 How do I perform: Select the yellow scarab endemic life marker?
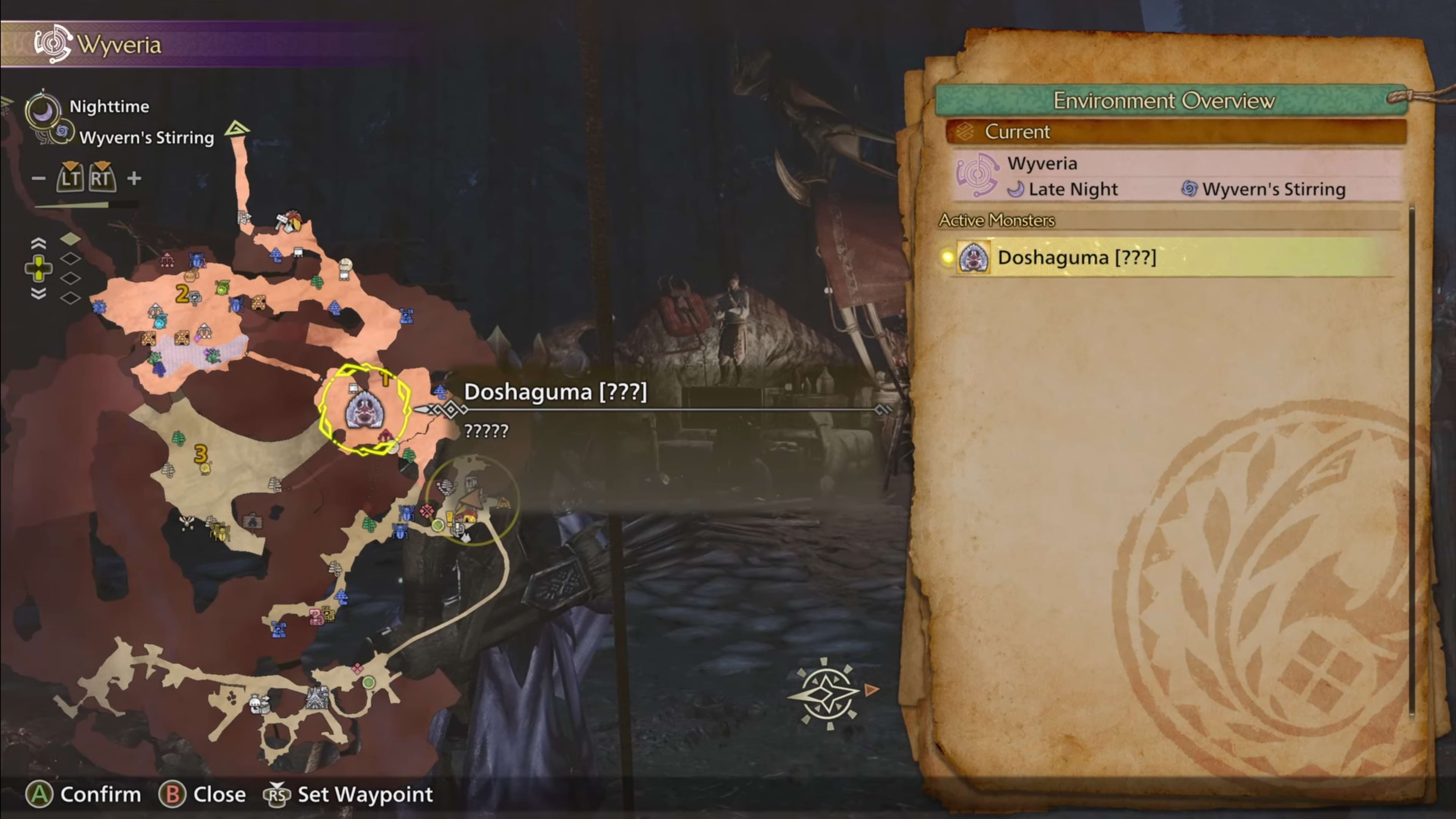click(x=219, y=531)
